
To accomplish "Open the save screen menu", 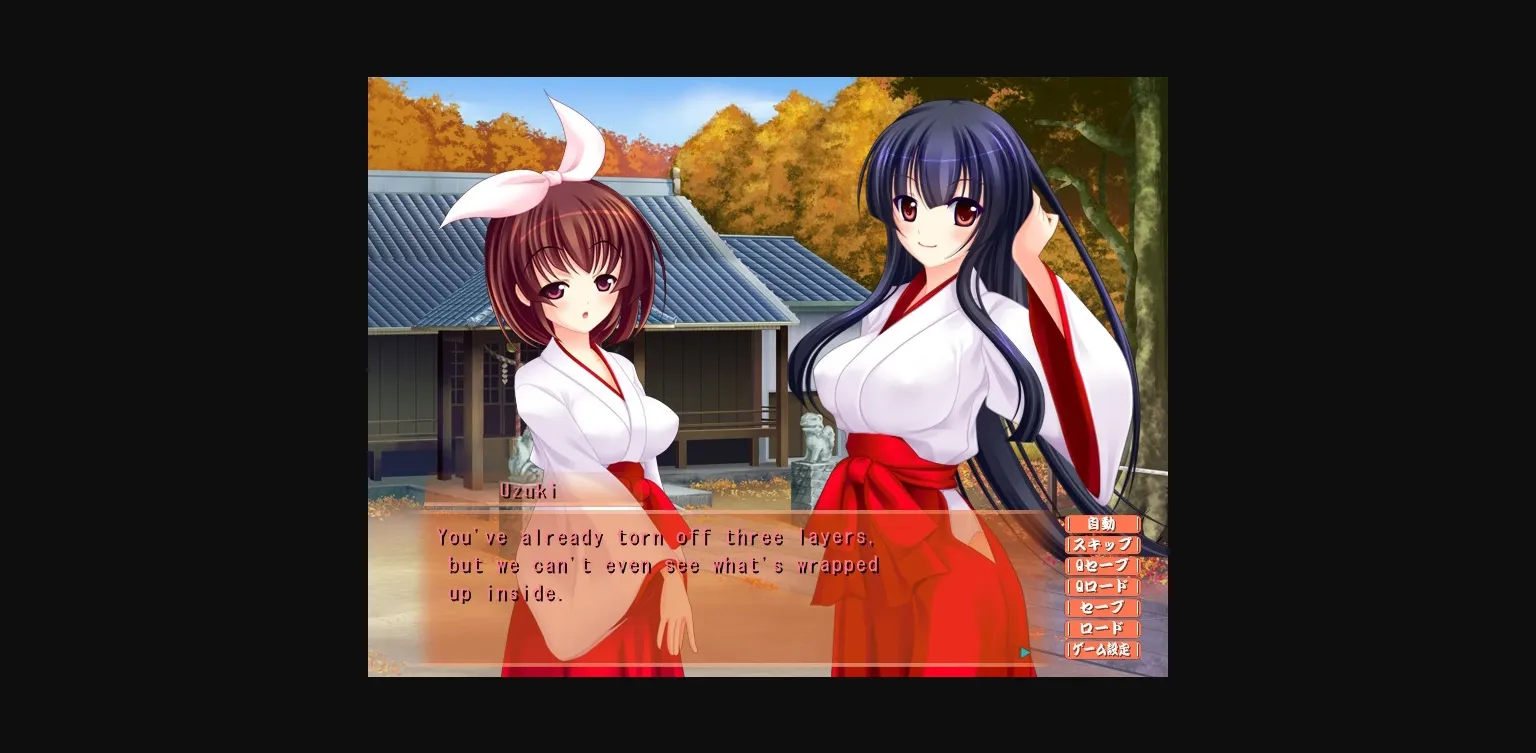I will tap(1103, 608).
